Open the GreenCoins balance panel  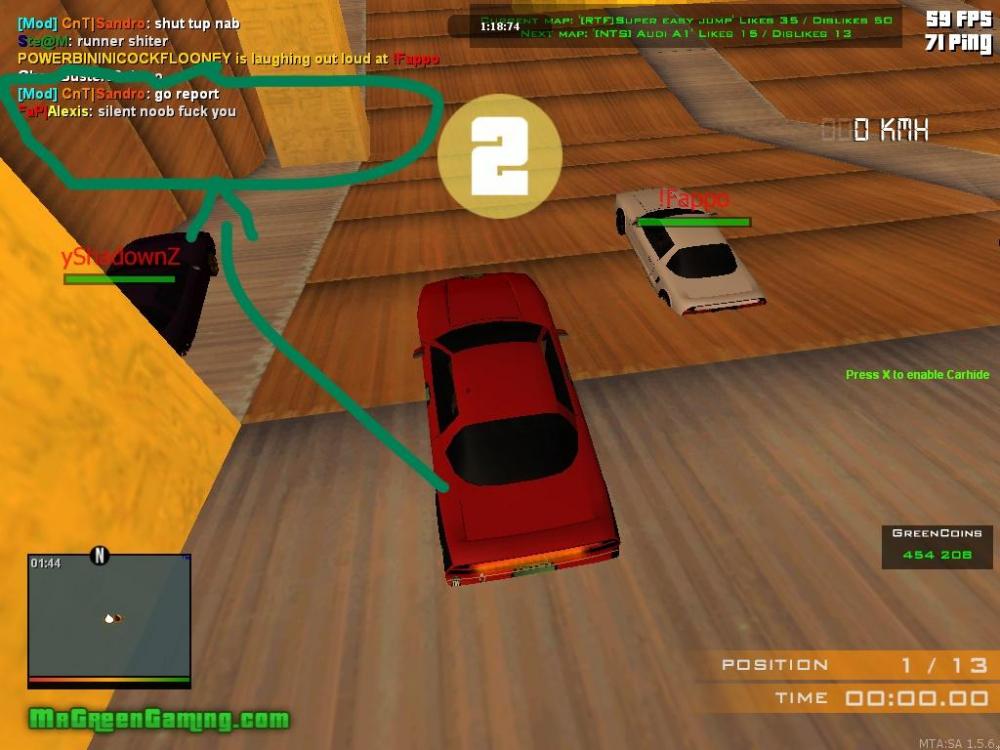[936, 545]
